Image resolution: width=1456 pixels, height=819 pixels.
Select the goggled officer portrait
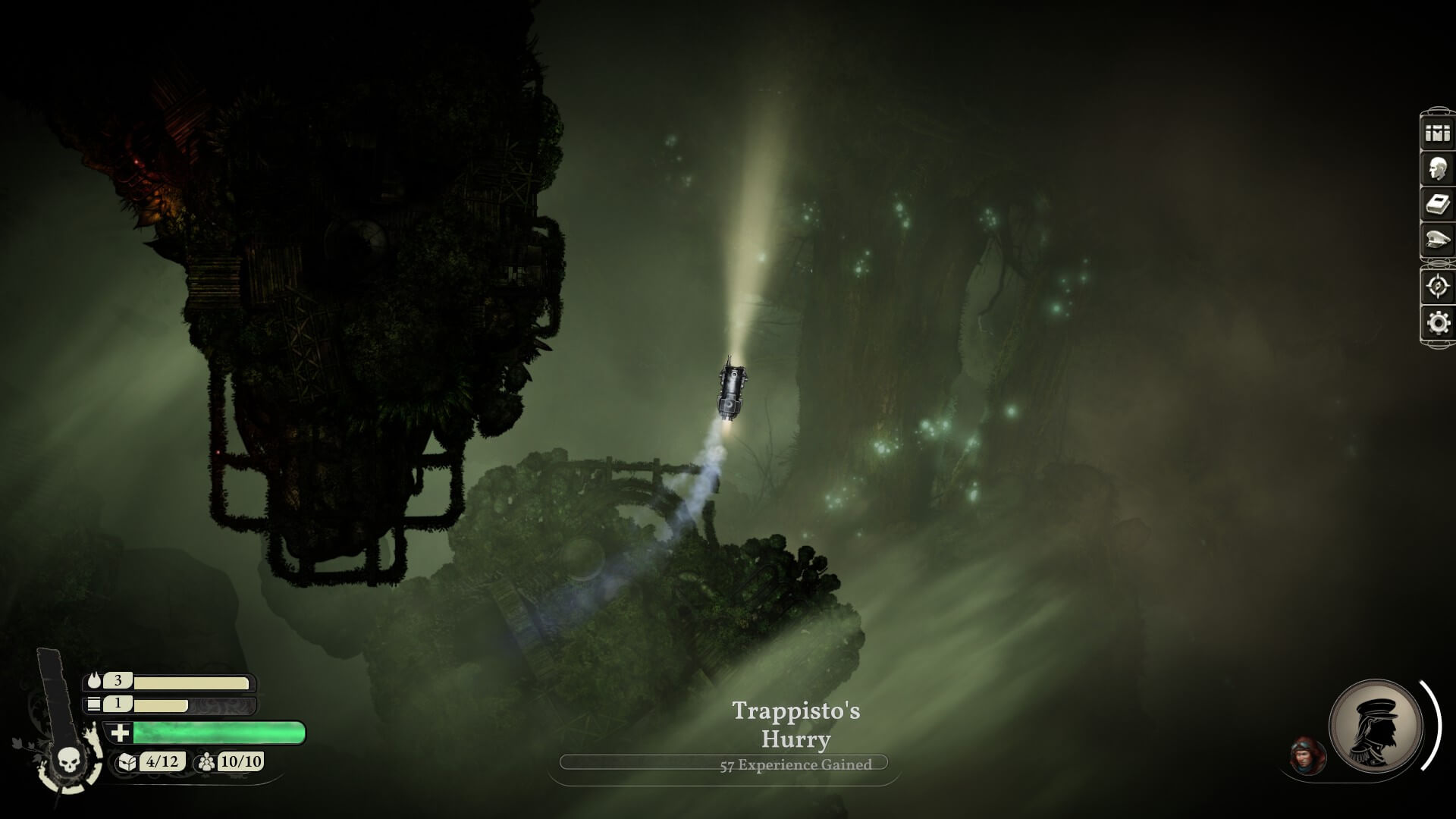pos(1307,755)
